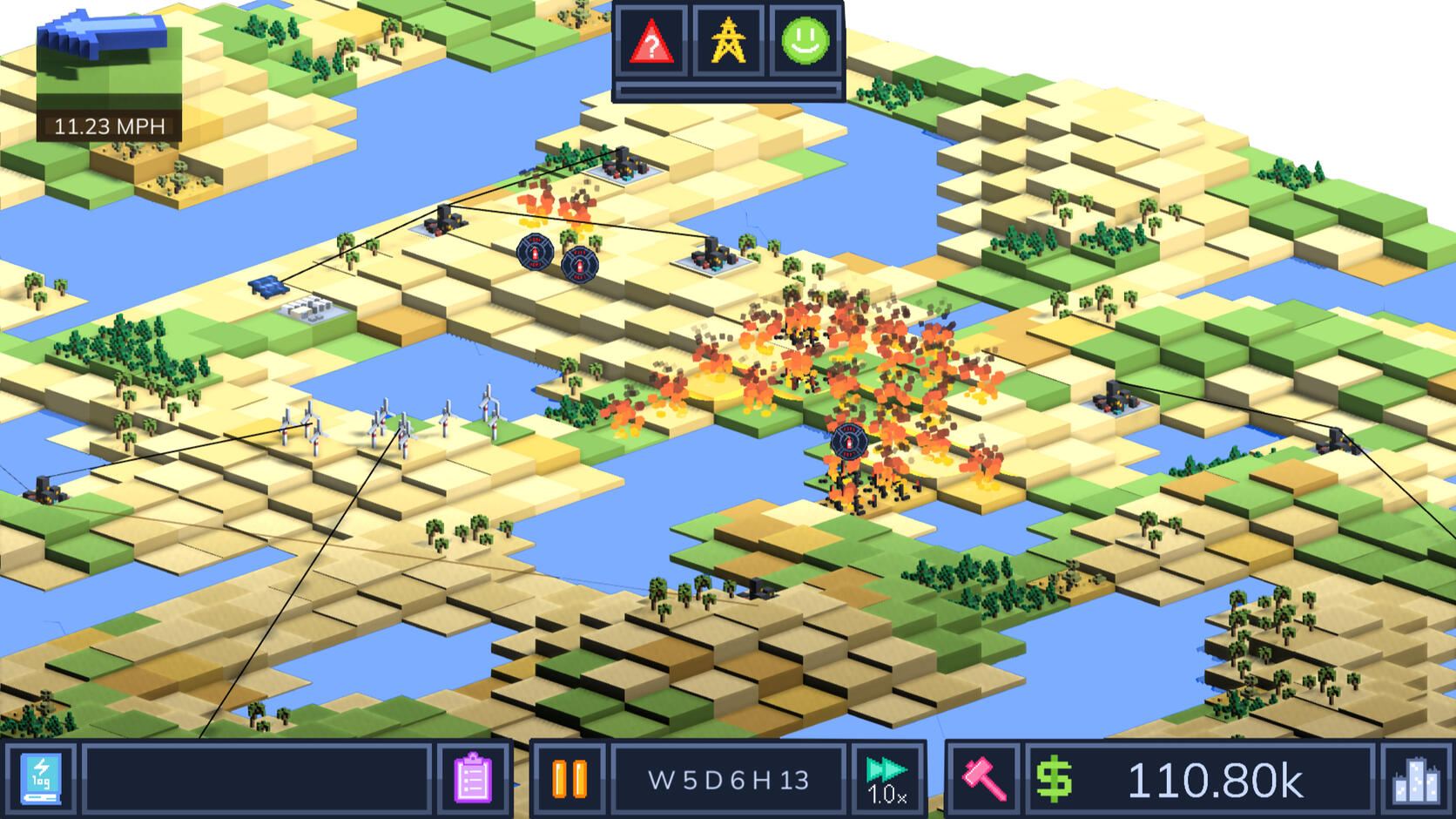Toggle the fast-forward 1.0x game speed
This screenshot has height=819, width=1456.
click(x=887, y=779)
